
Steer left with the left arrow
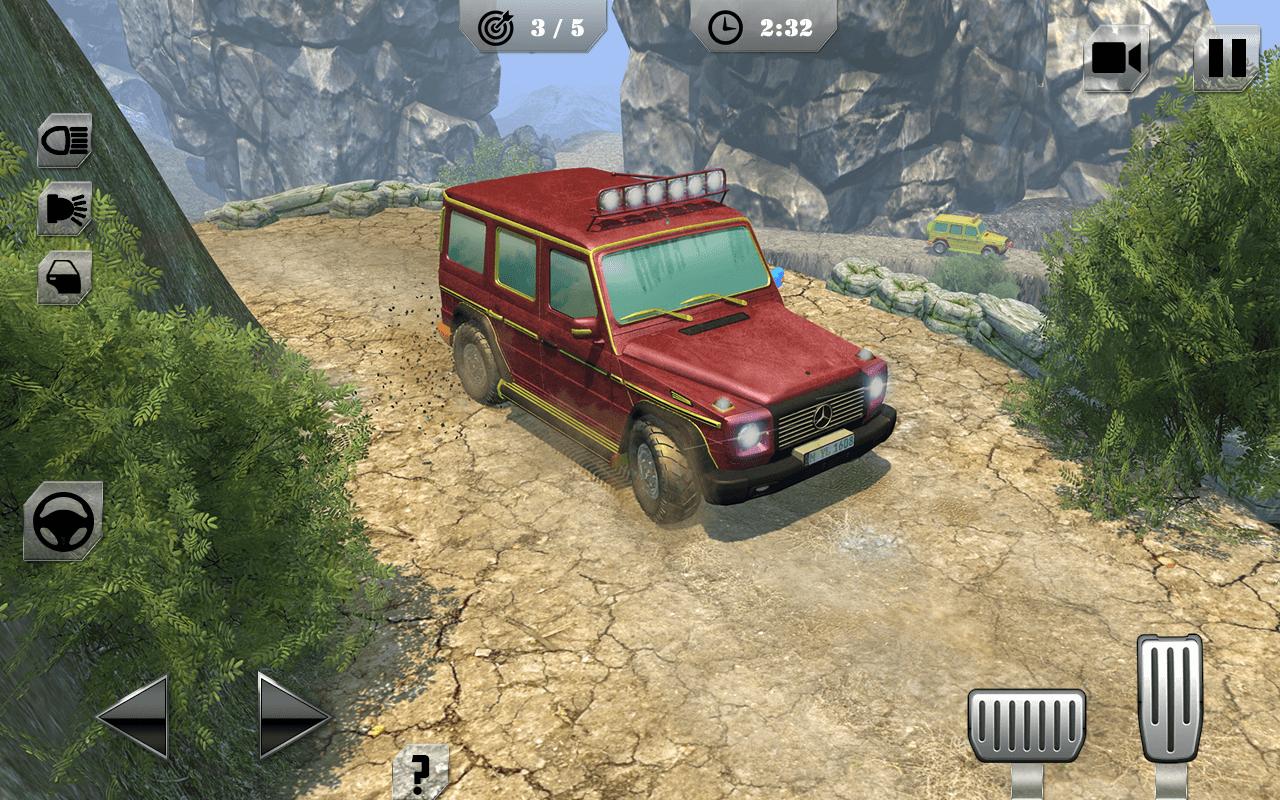[x=133, y=716]
